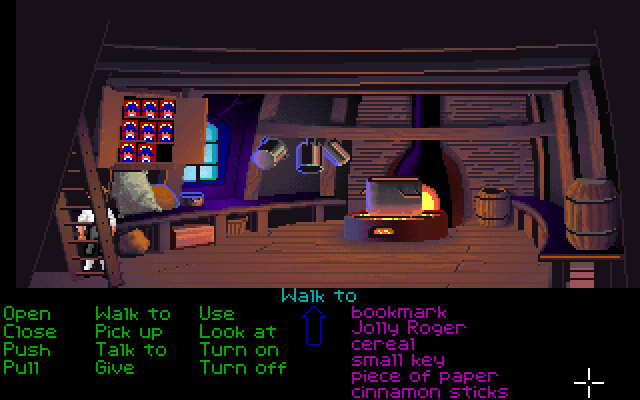Viewport: 640px width, 400px height.
Task: Select the Pull command
Action: (22, 368)
